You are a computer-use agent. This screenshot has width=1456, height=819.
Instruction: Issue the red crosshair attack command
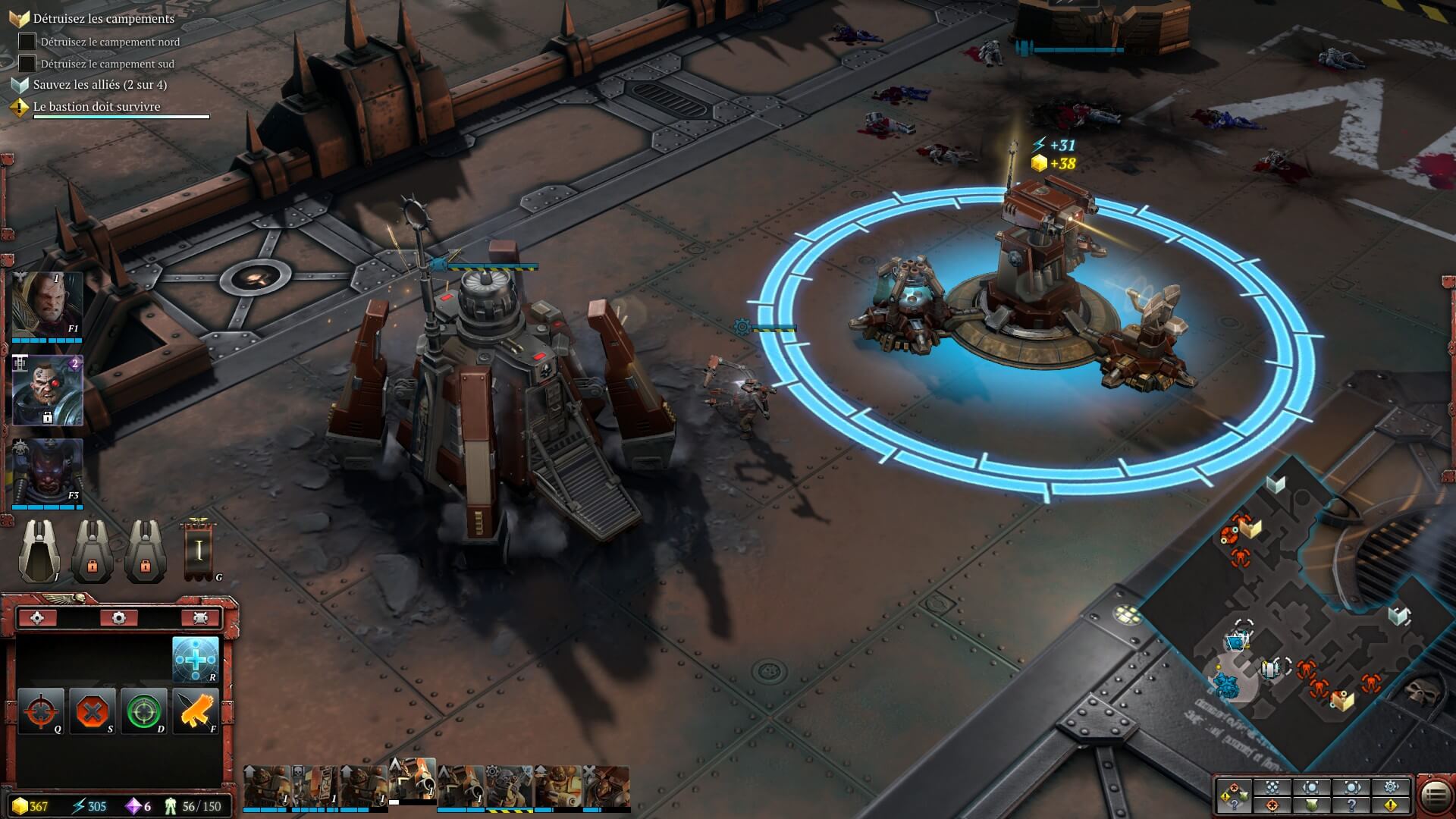coord(40,711)
